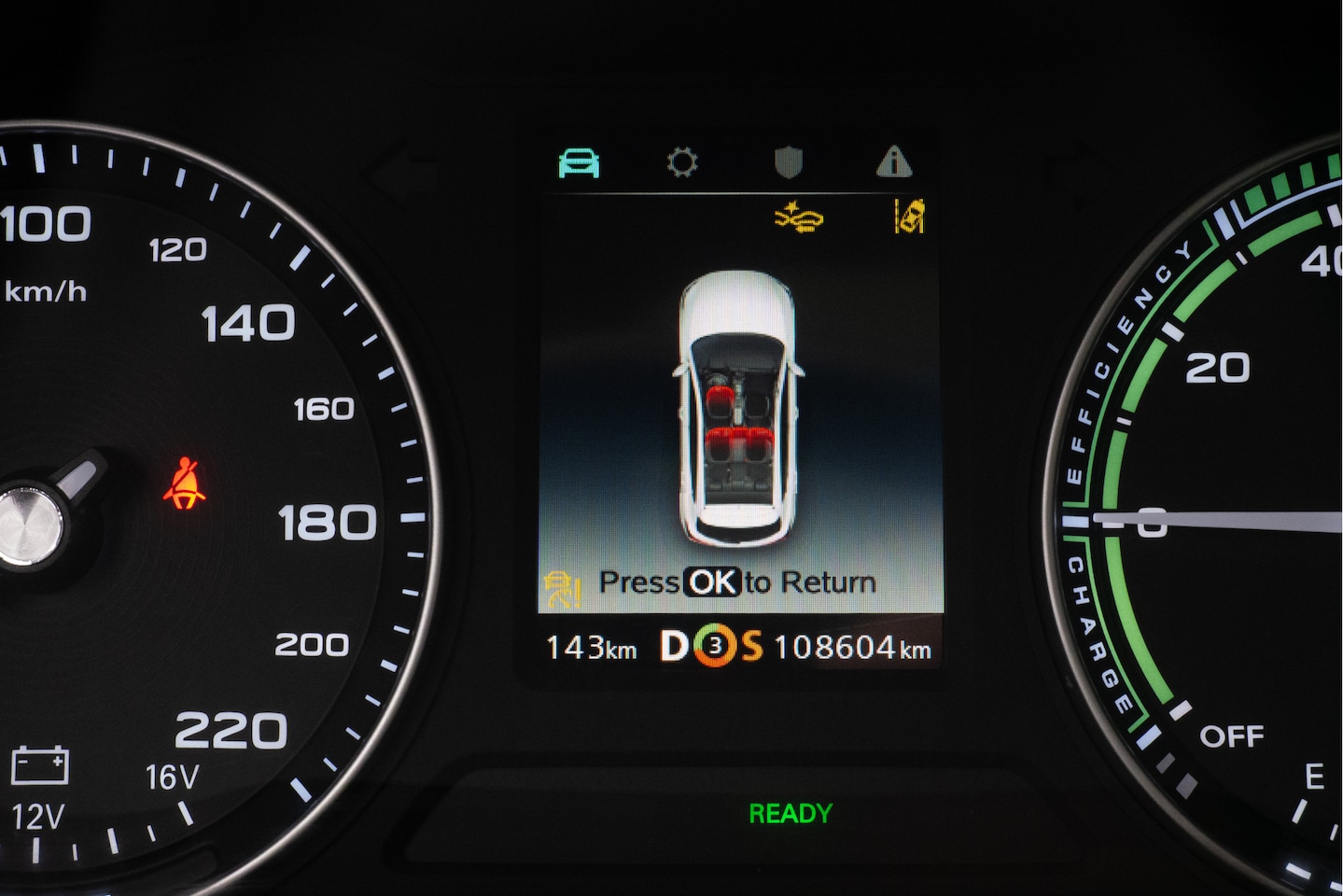This screenshot has height=896, width=1343.
Task: Select the vehicle status car tab
Action: pyautogui.click(x=579, y=163)
